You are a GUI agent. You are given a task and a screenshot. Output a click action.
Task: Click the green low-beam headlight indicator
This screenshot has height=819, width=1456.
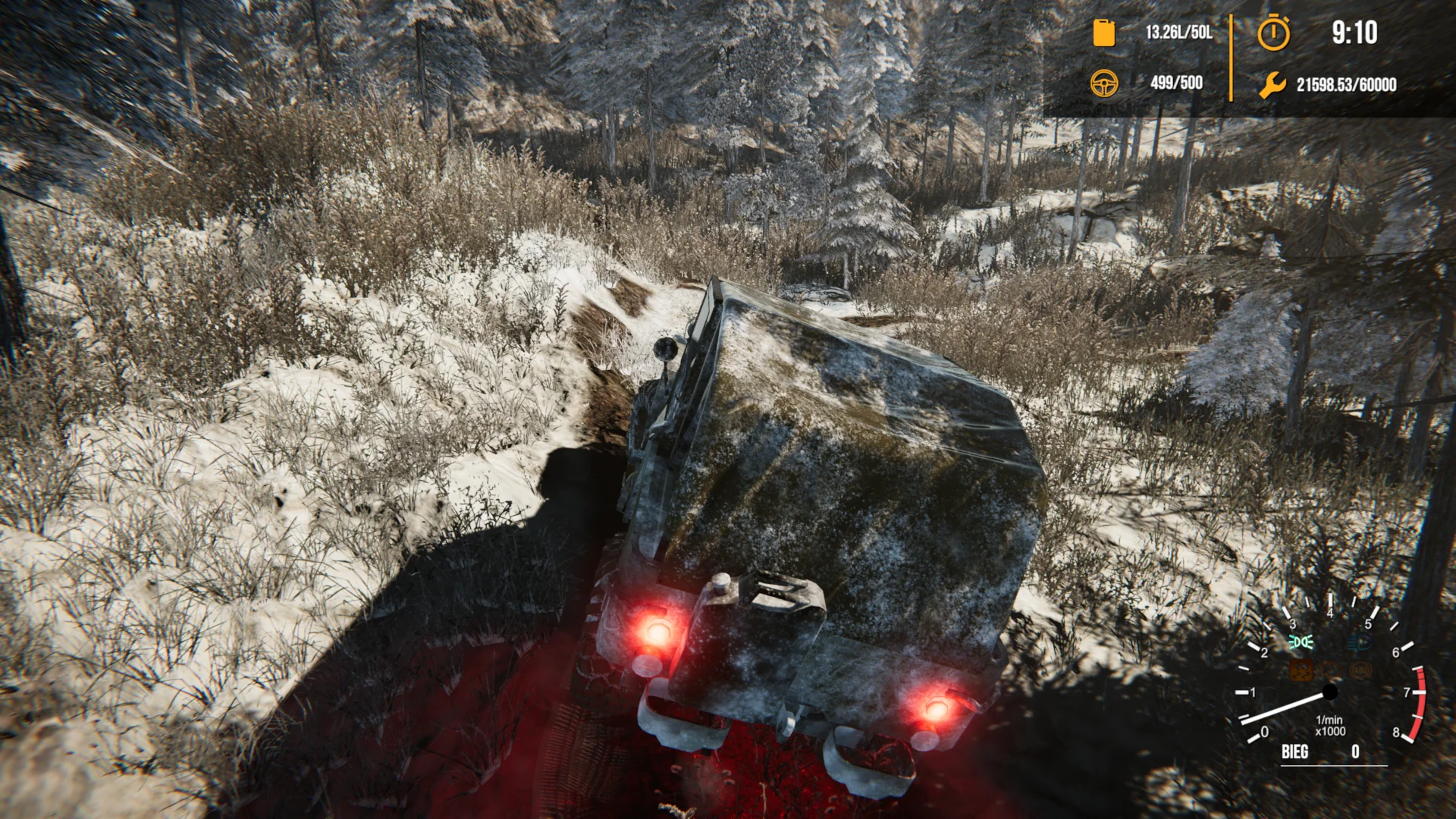coord(1300,642)
